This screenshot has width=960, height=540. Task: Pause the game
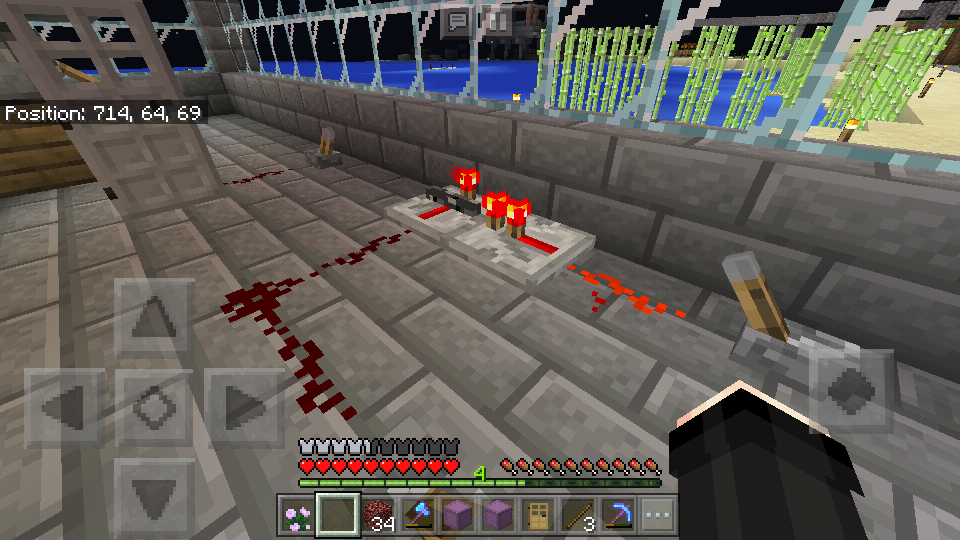click(496, 20)
